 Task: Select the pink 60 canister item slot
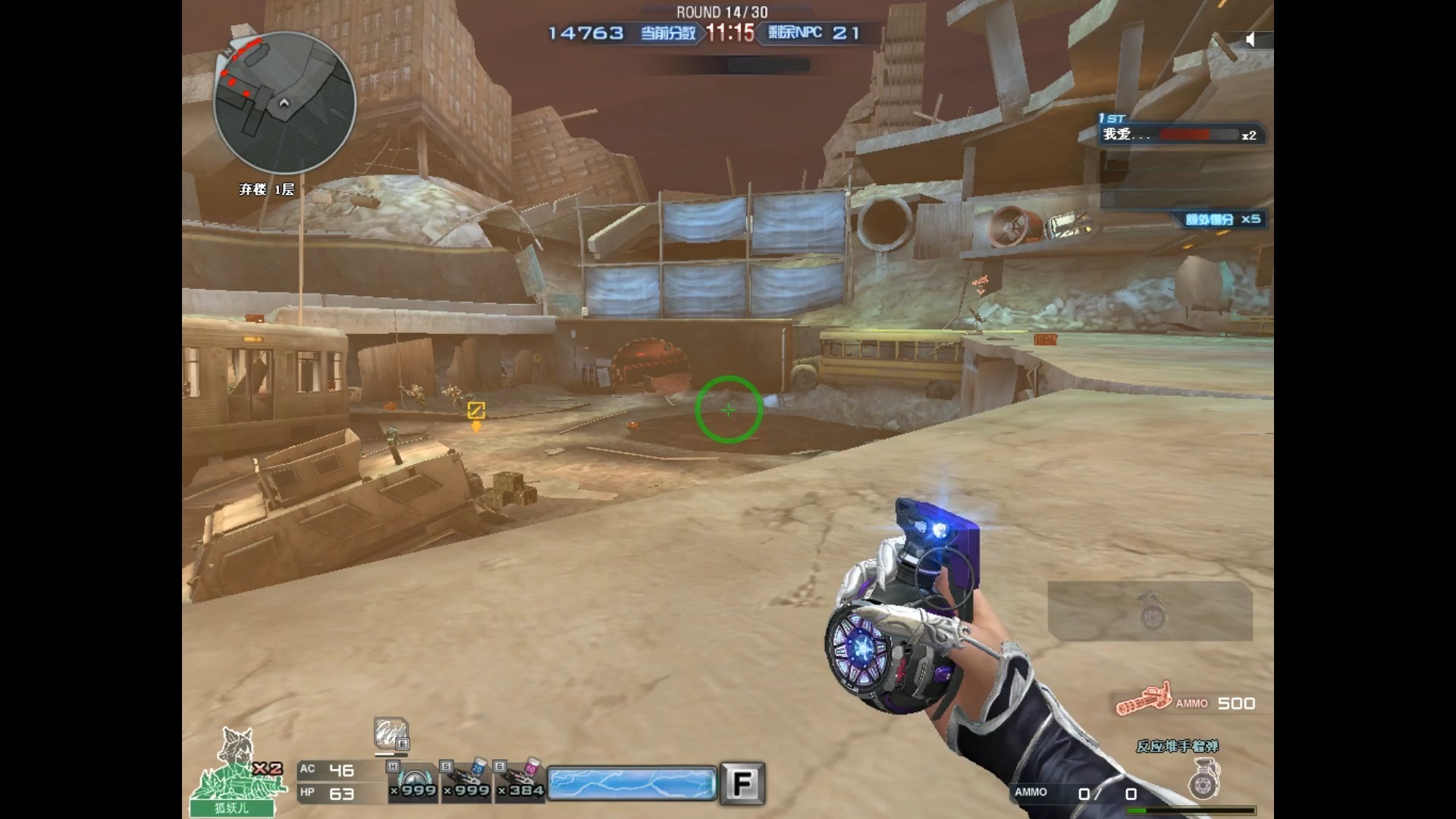tap(521, 782)
